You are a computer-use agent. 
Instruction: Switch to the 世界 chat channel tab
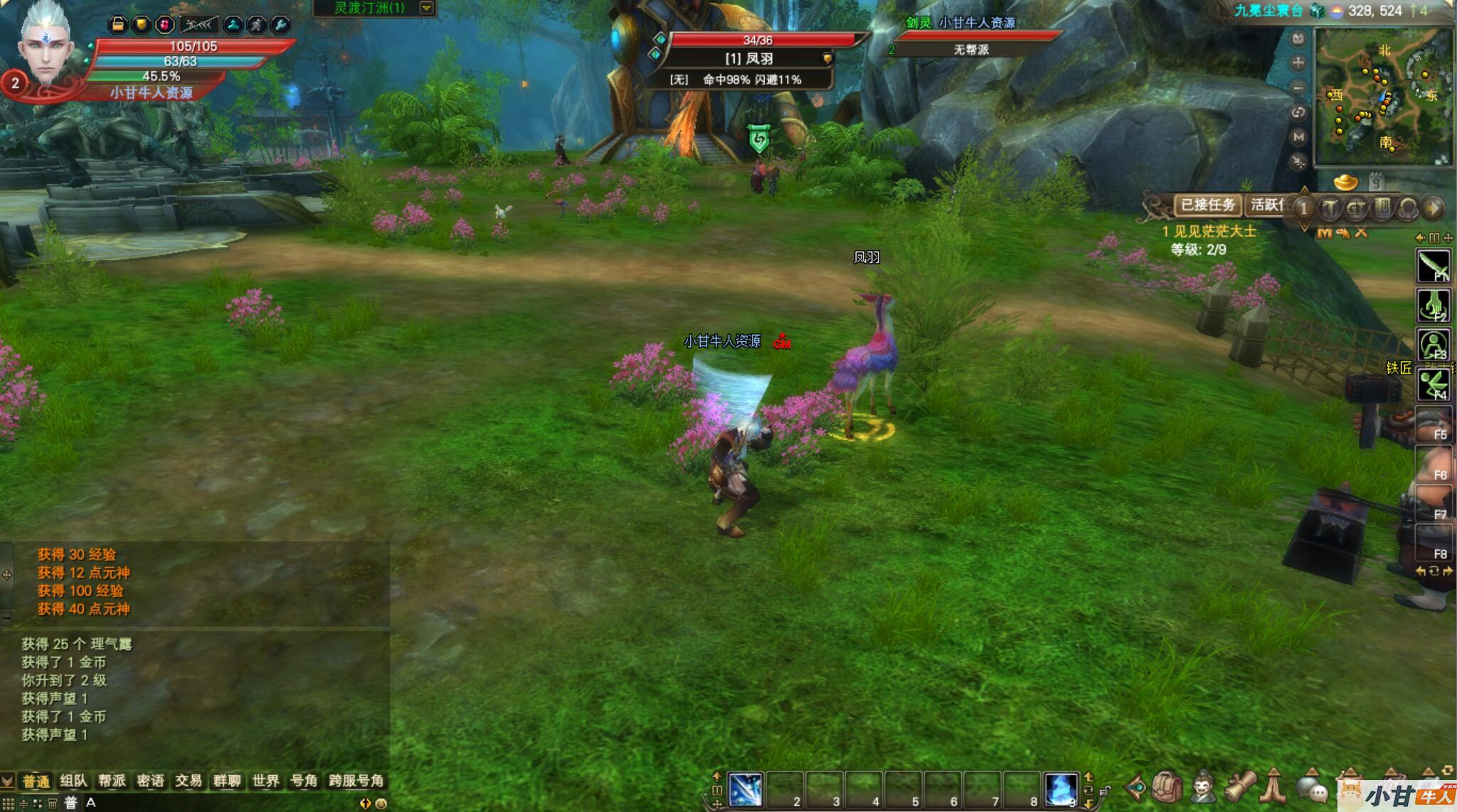[265, 781]
